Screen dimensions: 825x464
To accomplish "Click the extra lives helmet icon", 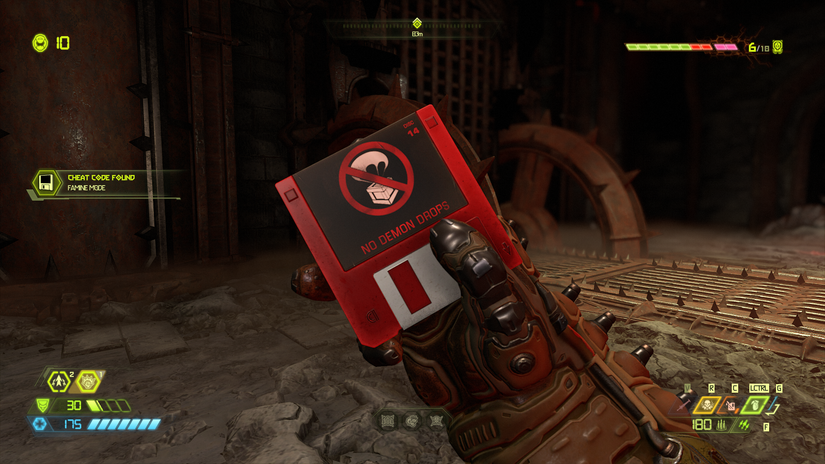I will pyautogui.click(x=40, y=43).
